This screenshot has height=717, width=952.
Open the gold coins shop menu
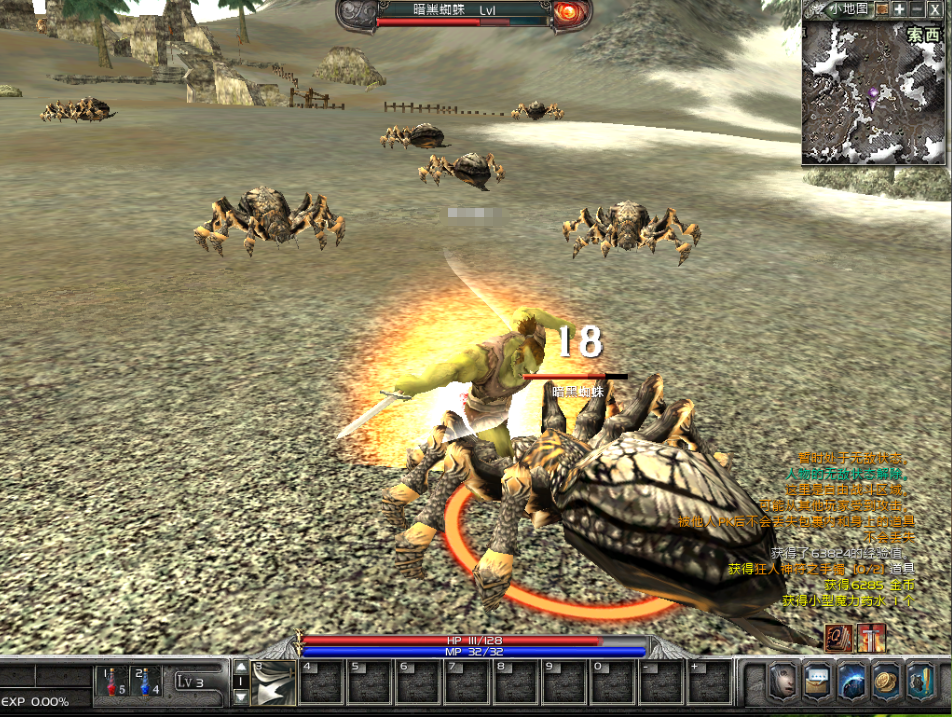click(x=885, y=682)
